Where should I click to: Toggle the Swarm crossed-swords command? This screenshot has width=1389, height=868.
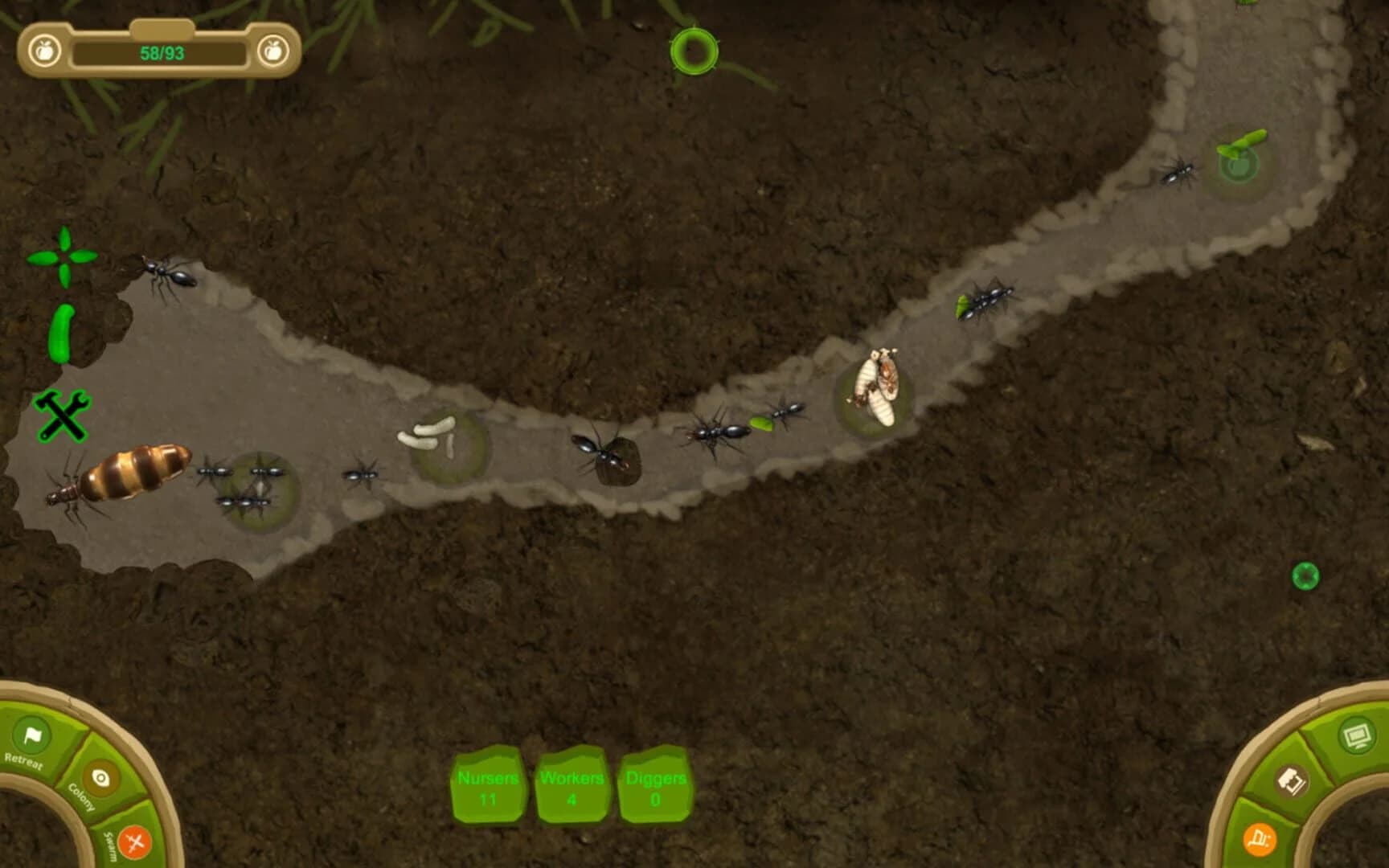[x=133, y=842]
